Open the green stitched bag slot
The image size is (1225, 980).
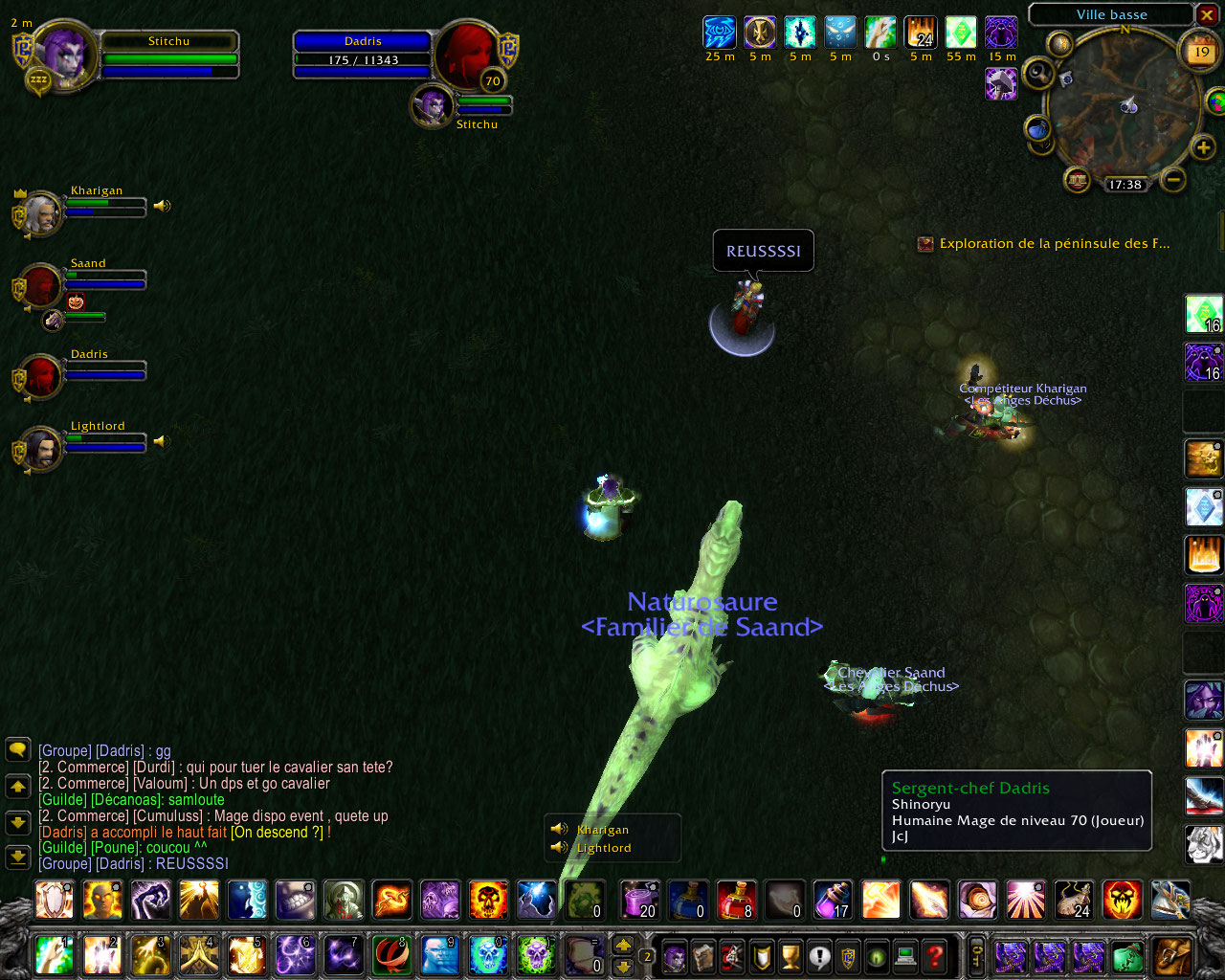pos(1127,955)
